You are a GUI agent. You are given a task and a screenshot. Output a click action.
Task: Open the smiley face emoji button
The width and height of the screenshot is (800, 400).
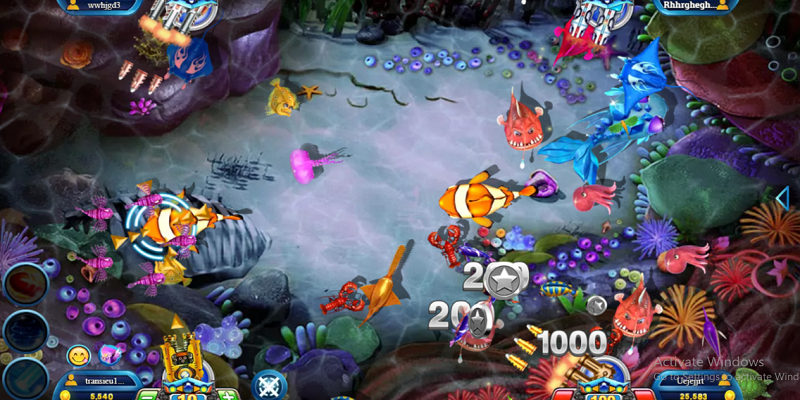tap(79, 355)
